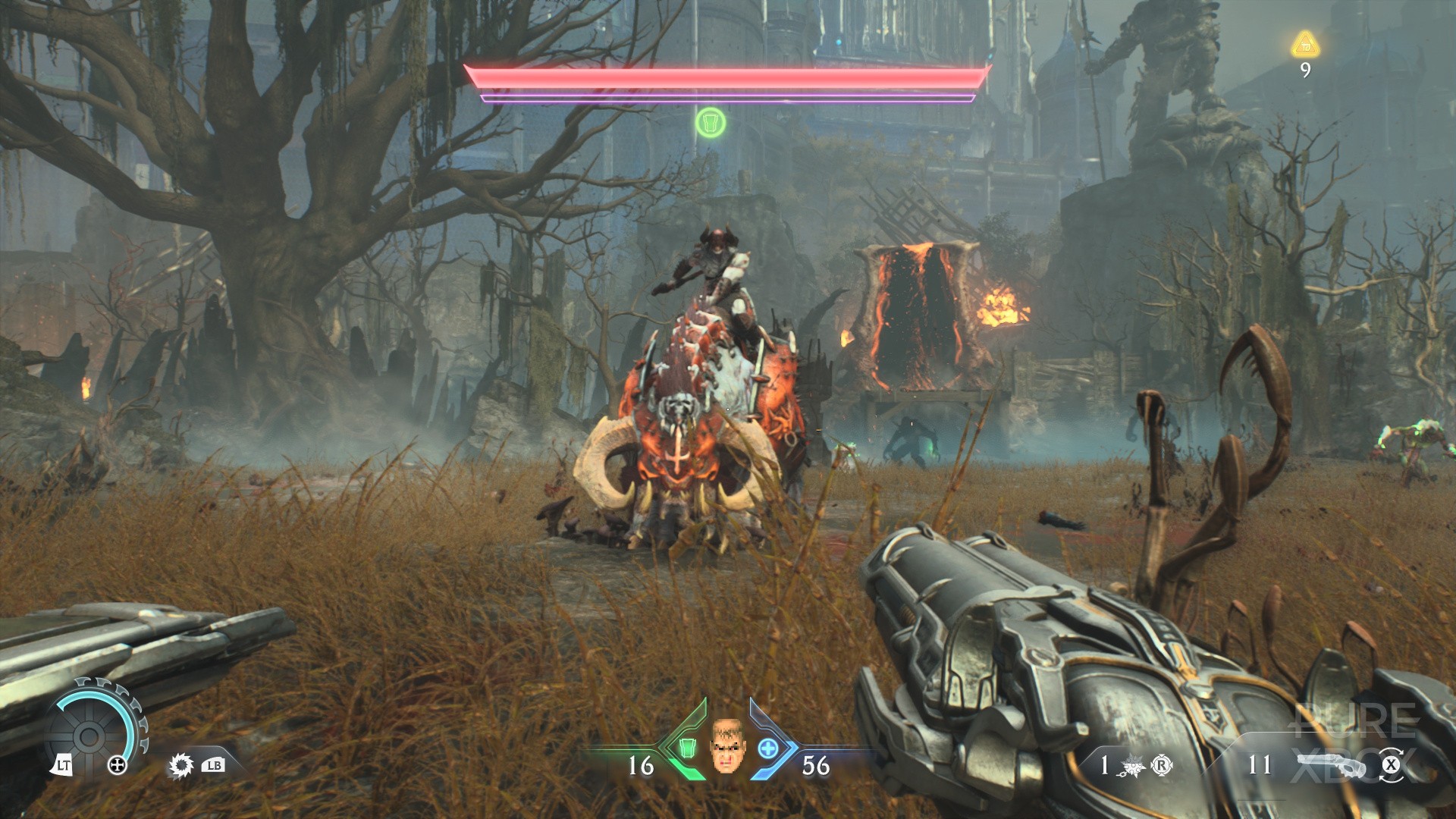The image size is (1456, 819).
Task: Select the blue health cross icon
Action: tap(767, 748)
